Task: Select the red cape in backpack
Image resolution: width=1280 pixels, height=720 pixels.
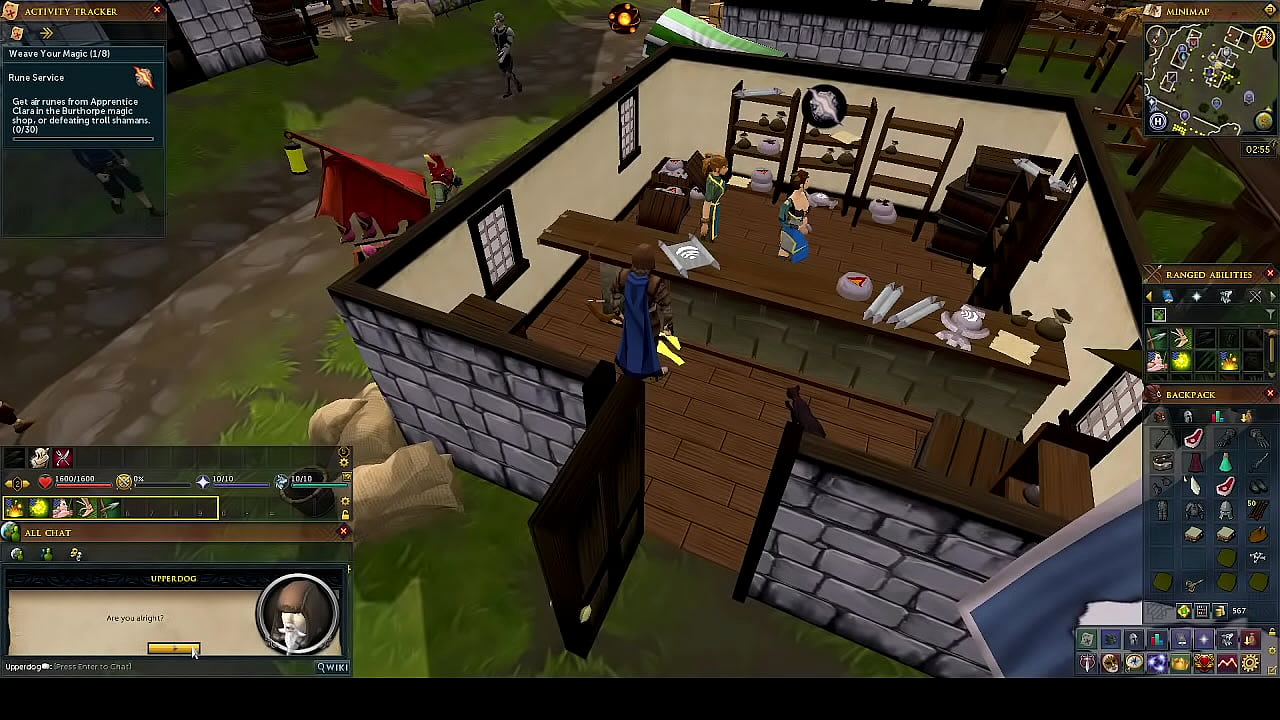Action: point(1194,463)
